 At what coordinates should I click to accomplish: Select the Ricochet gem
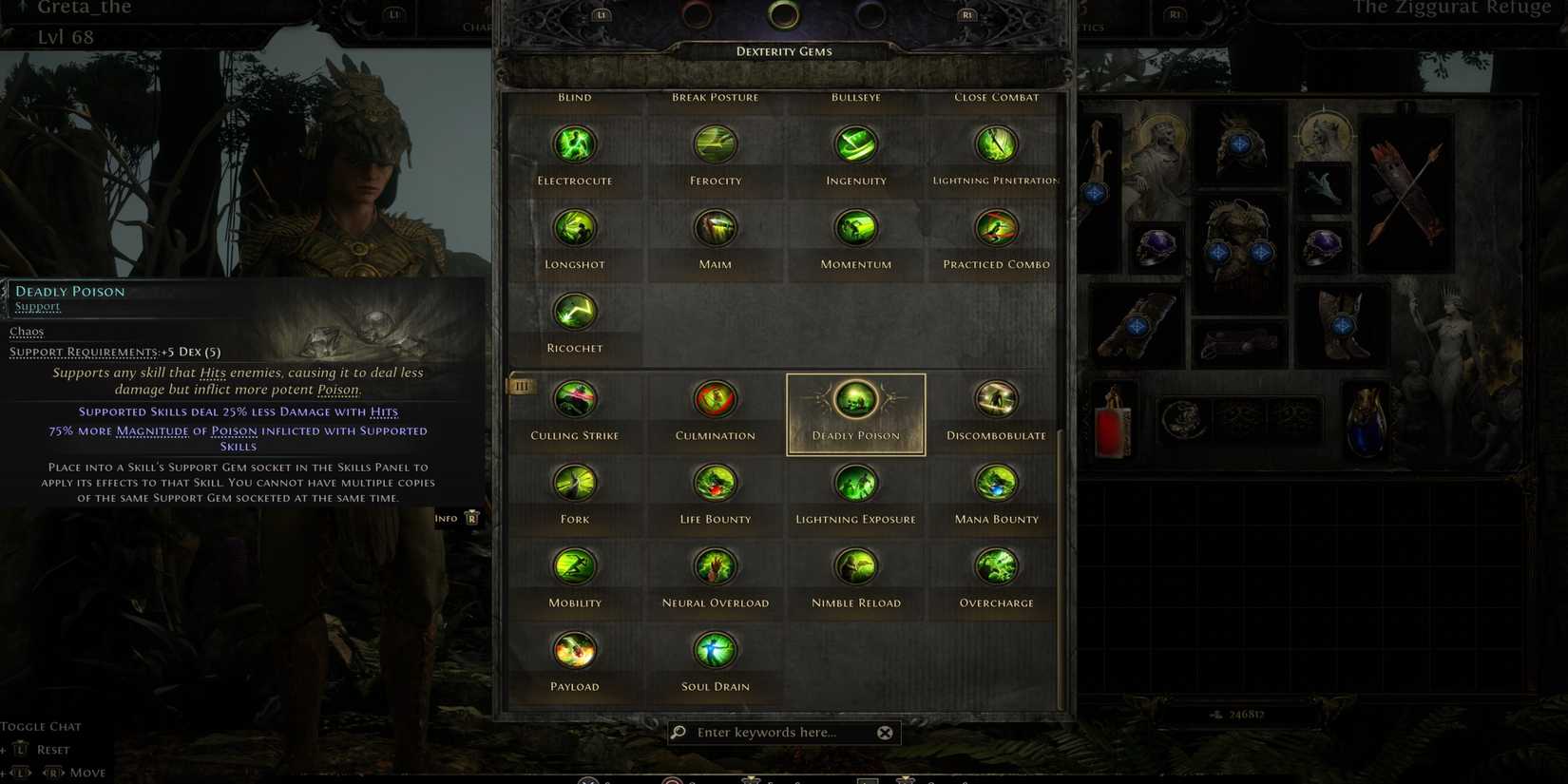coord(575,311)
